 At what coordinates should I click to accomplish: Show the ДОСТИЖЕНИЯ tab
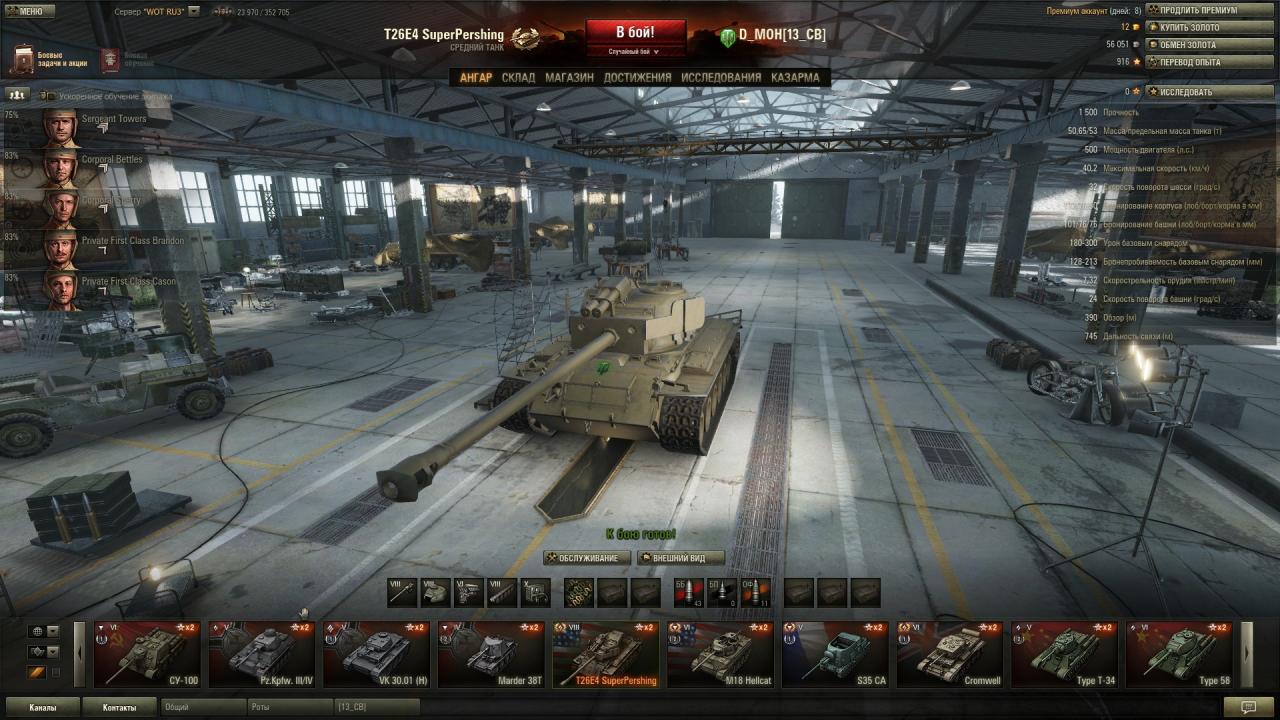coord(637,77)
